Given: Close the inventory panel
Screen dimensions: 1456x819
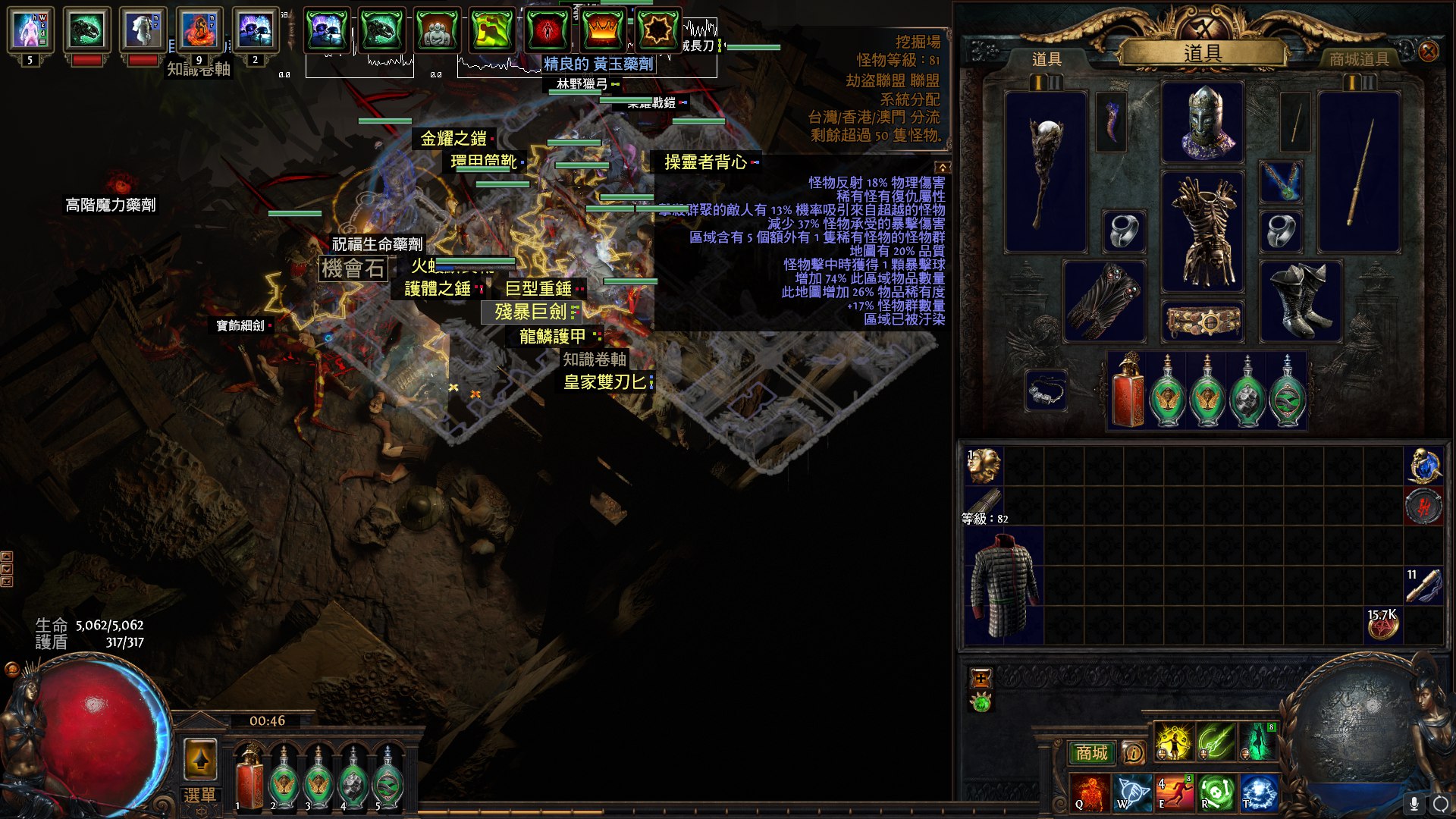Looking at the screenshot, I should (1428, 52).
